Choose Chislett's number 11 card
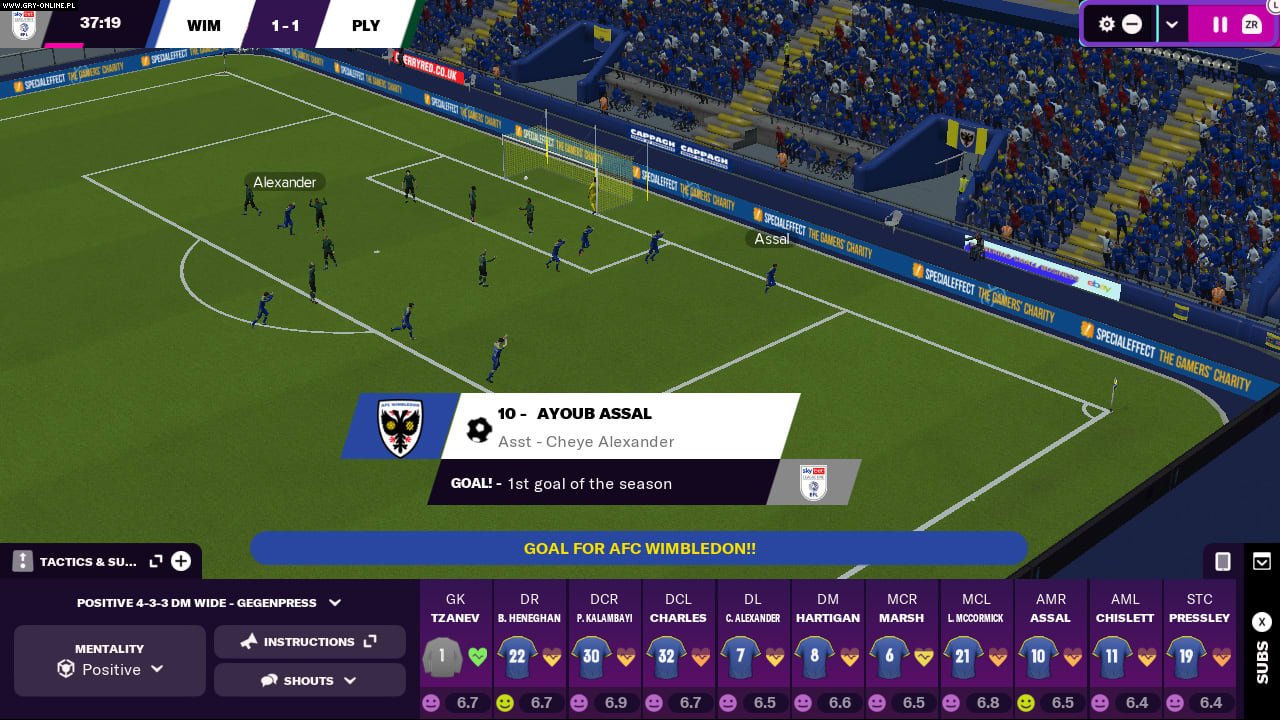Viewport: 1280px width, 720px height. 1125,650
